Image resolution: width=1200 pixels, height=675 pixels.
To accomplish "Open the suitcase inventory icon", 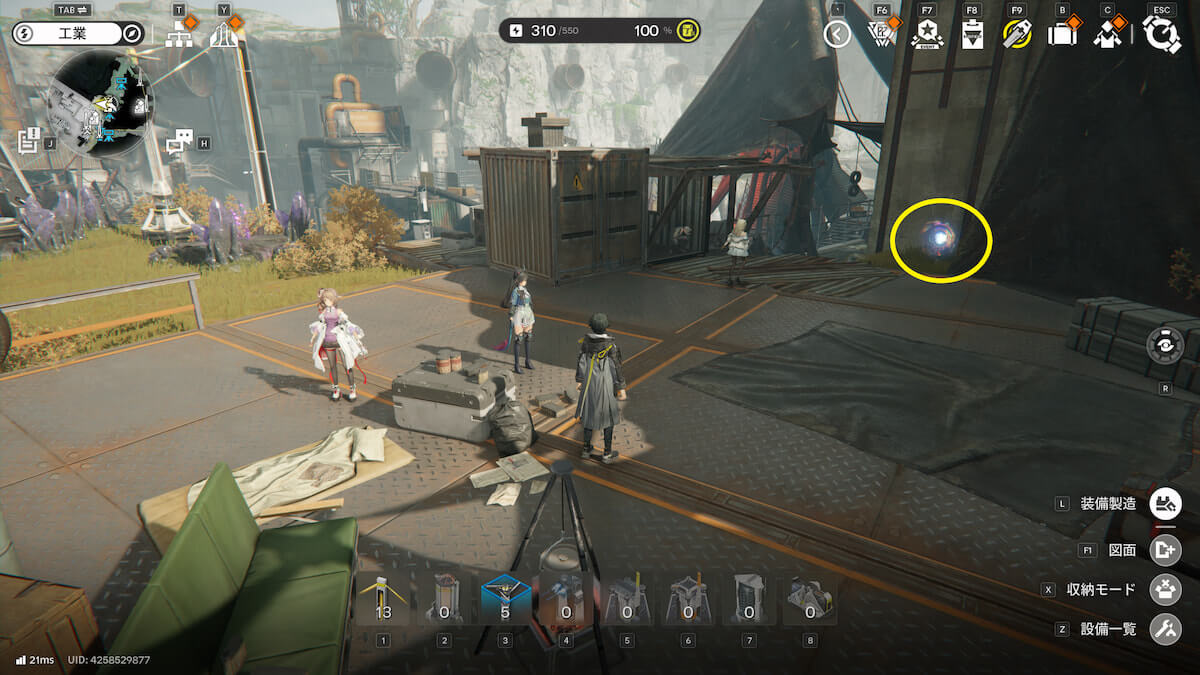I will [1062, 35].
